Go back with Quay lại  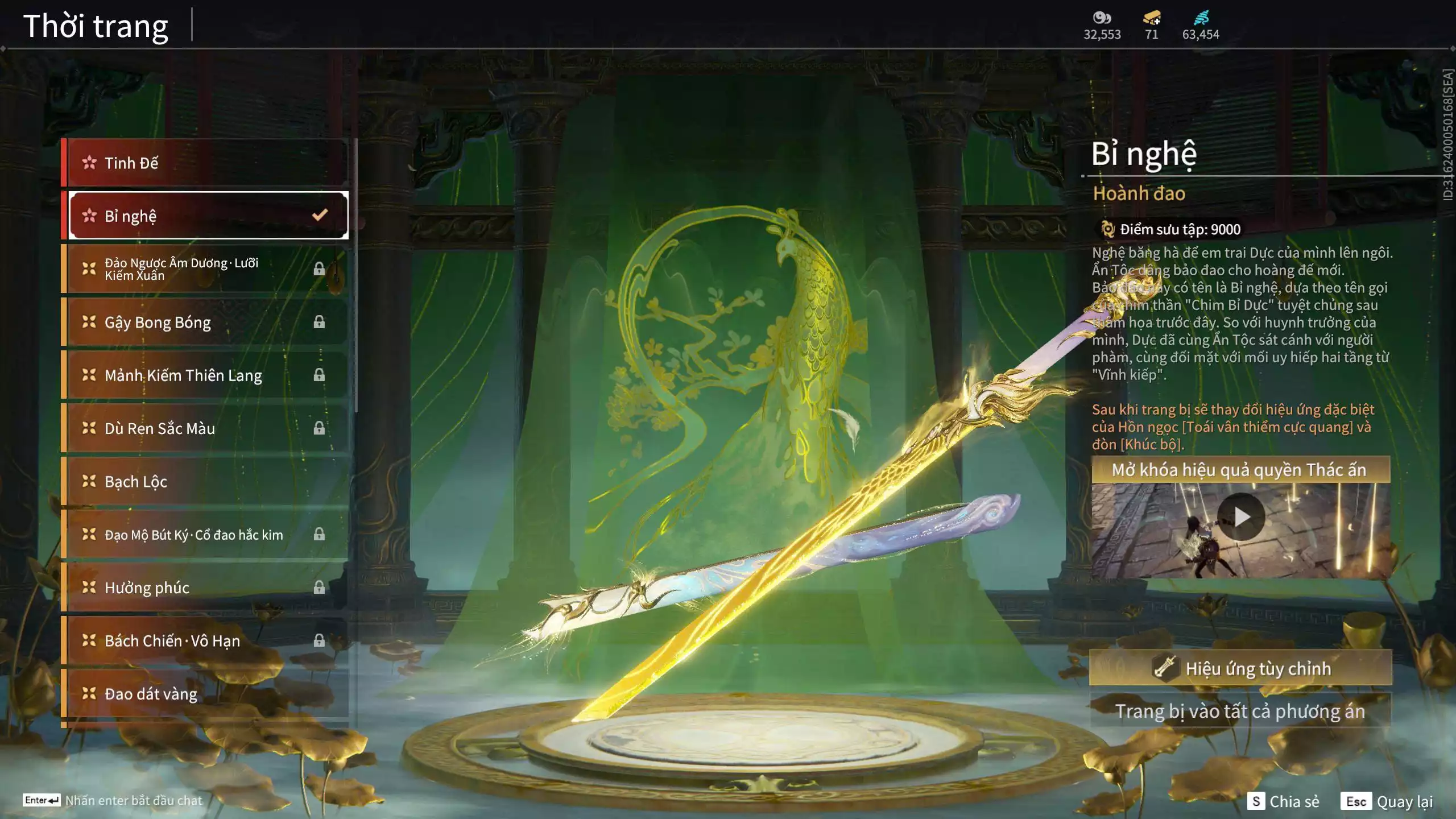click(1387, 801)
